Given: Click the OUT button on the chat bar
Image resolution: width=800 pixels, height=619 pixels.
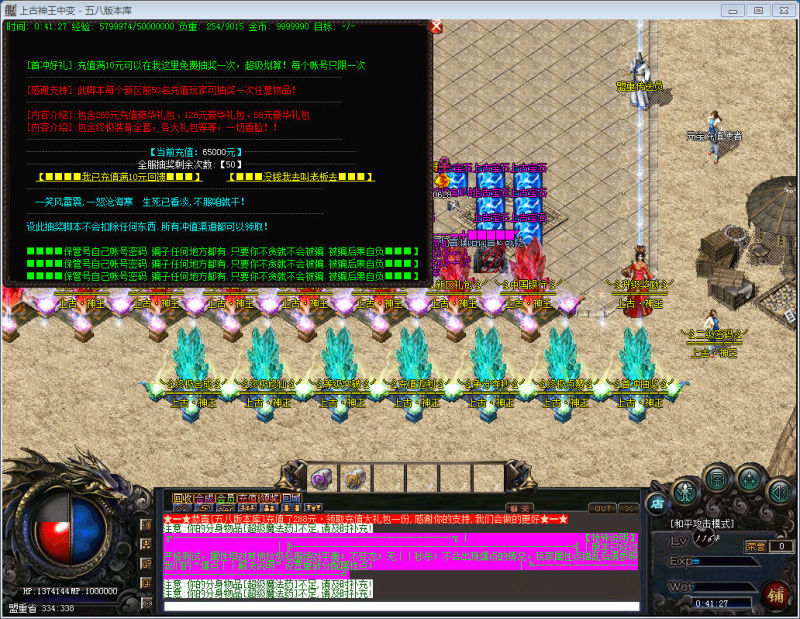Looking at the screenshot, I should pos(602,508).
